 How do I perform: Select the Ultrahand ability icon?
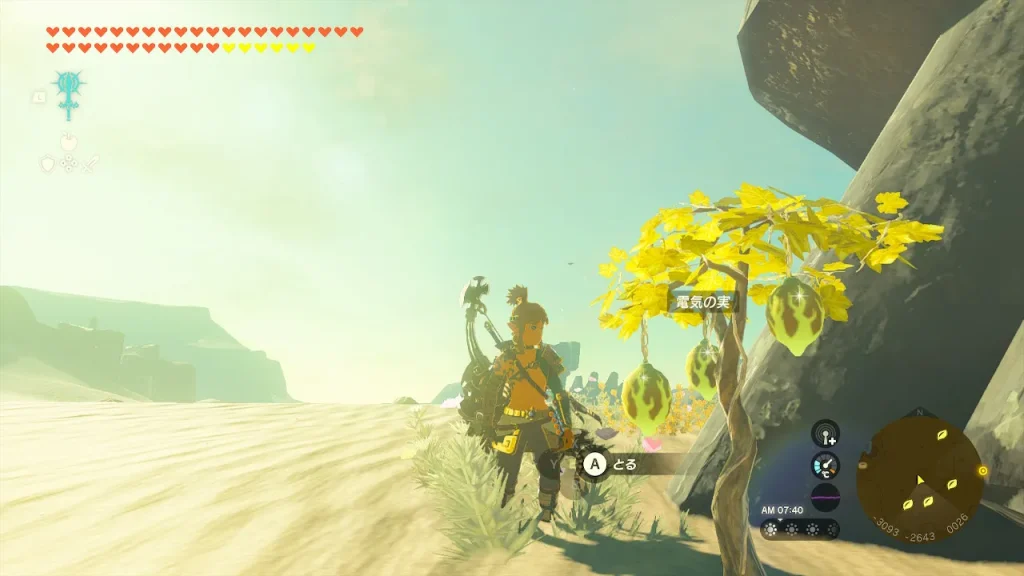click(x=69, y=94)
